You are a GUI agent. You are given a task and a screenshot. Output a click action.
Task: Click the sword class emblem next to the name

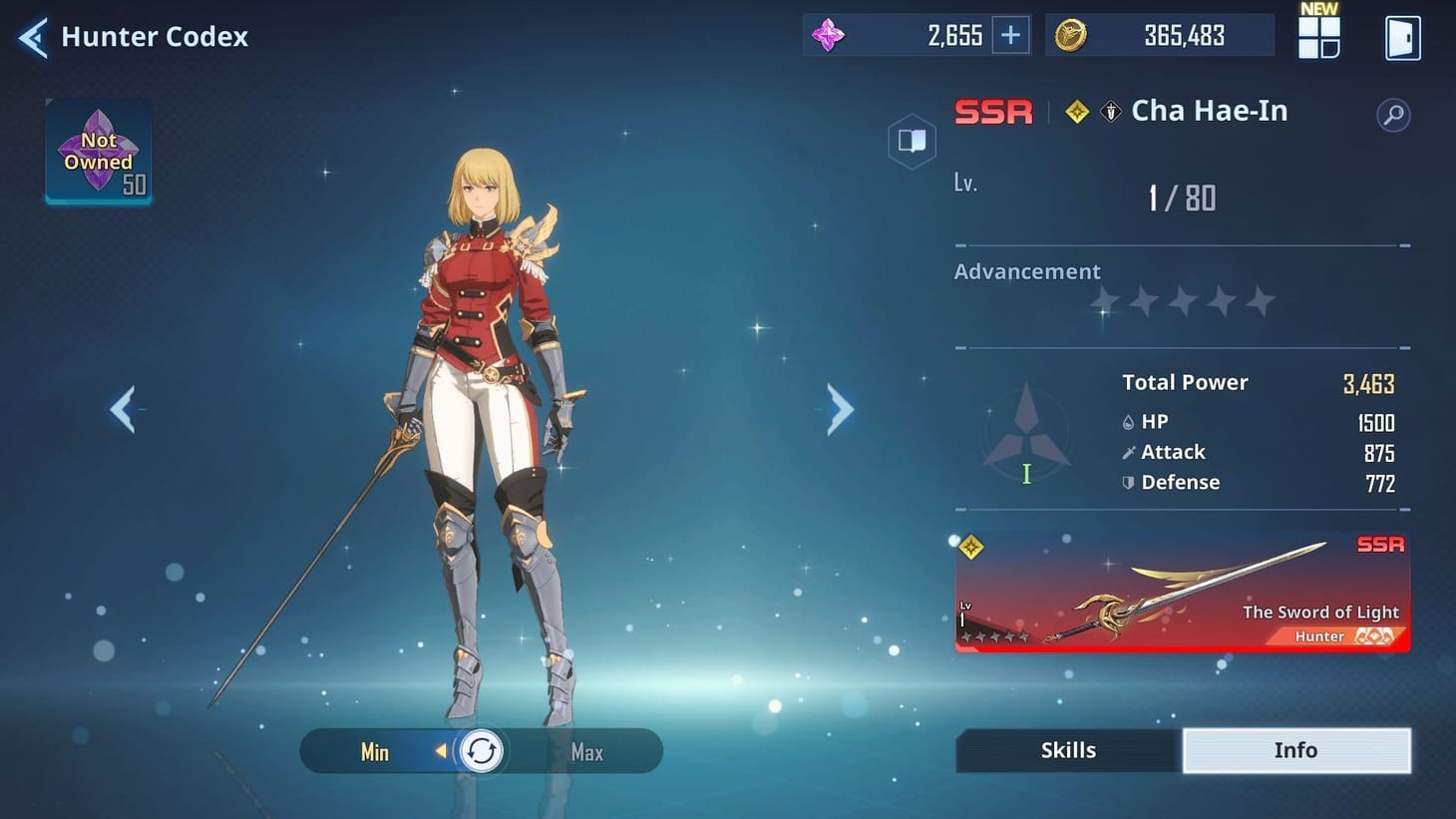pyautogui.click(x=1108, y=111)
